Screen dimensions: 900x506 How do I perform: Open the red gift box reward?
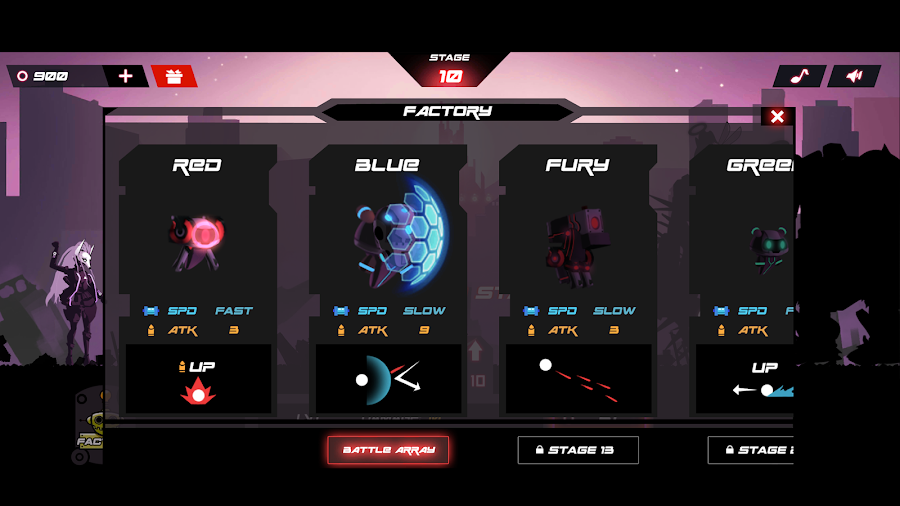174,76
